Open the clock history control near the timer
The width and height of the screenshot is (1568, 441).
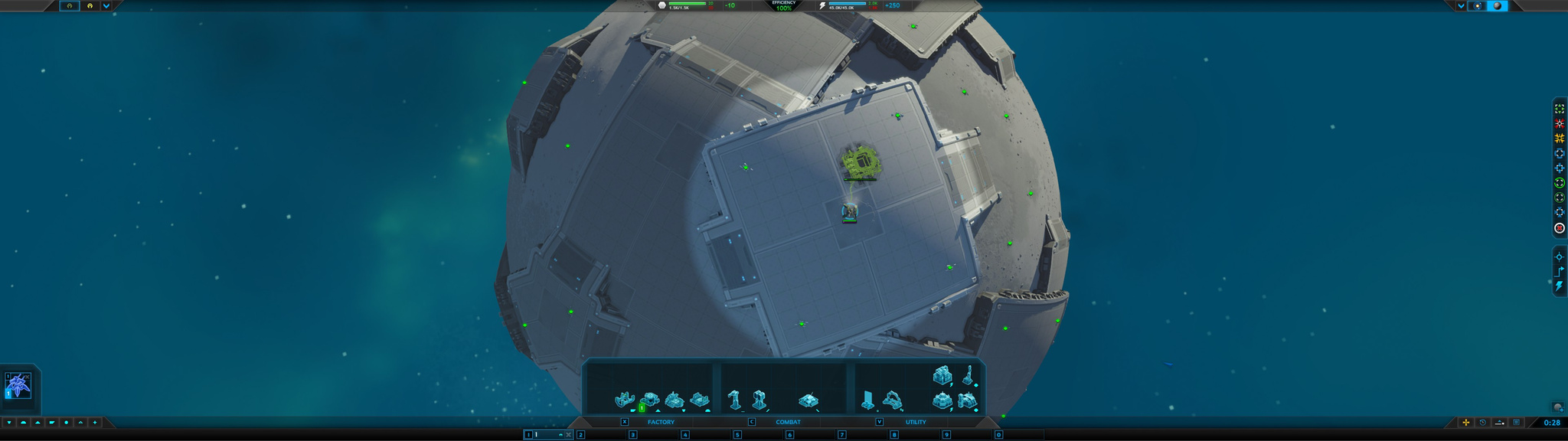[x=1482, y=423]
